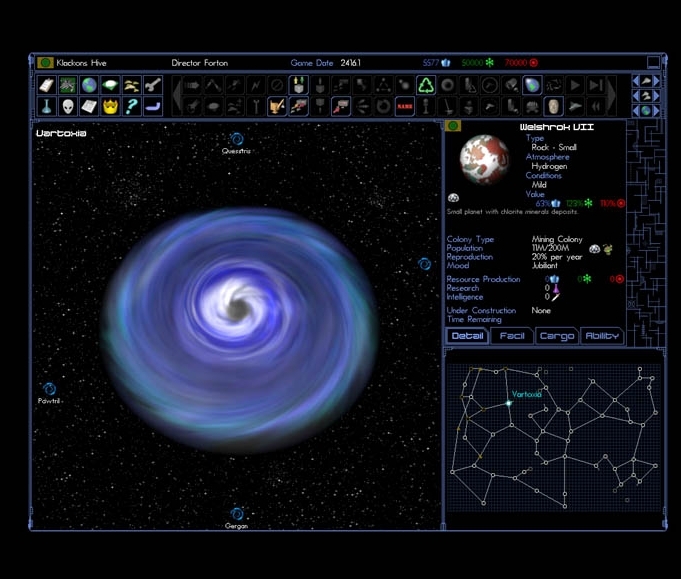Viewport: 681px width, 579px height.
Task: Open help with the question mark icon
Action: (x=131, y=106)
